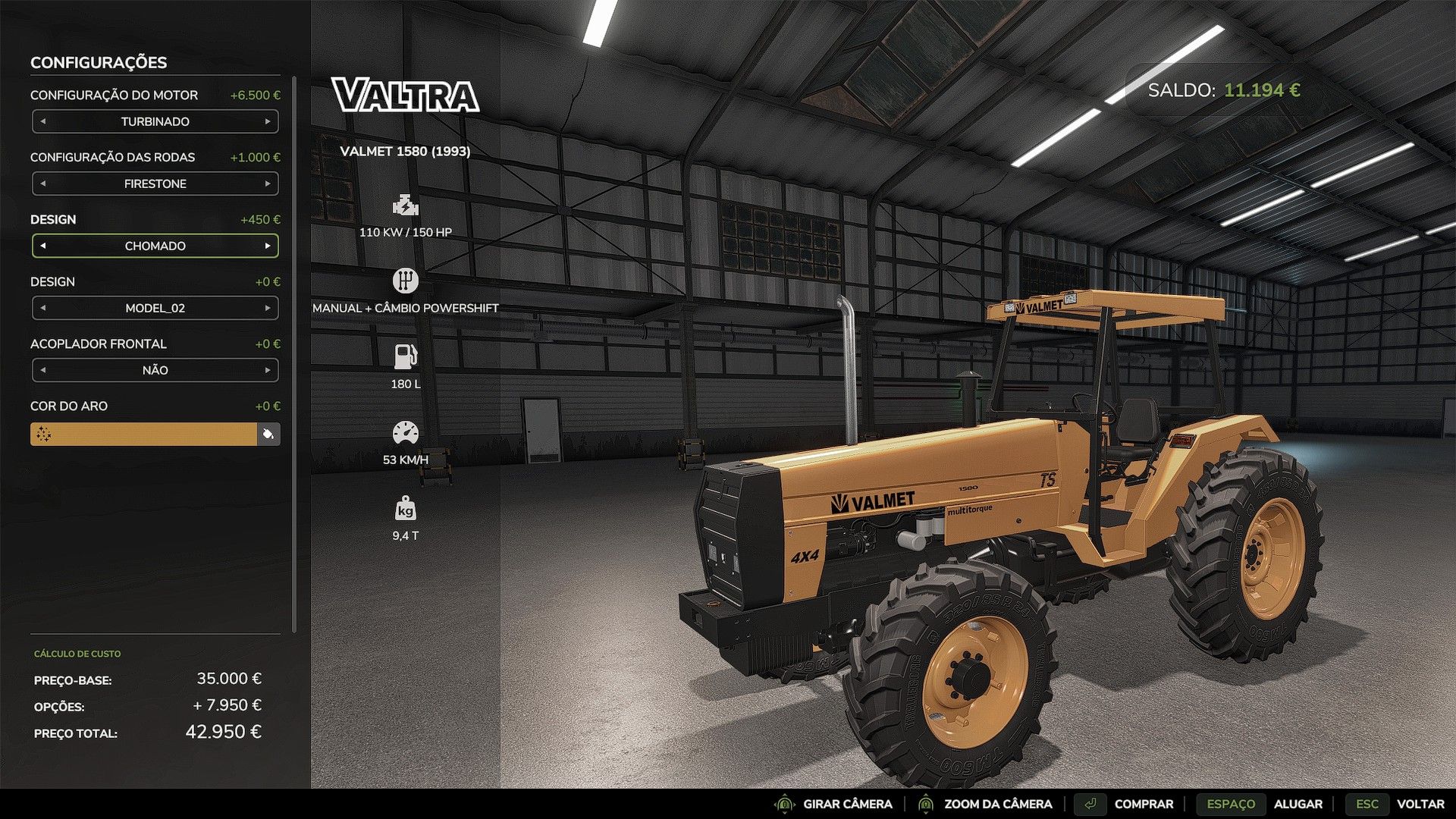Image resolution: width=1456 pixels, height=819 pixels.
Task: Select the eyedropper on COR DO ARO
Action: click(x=269, y=434)
